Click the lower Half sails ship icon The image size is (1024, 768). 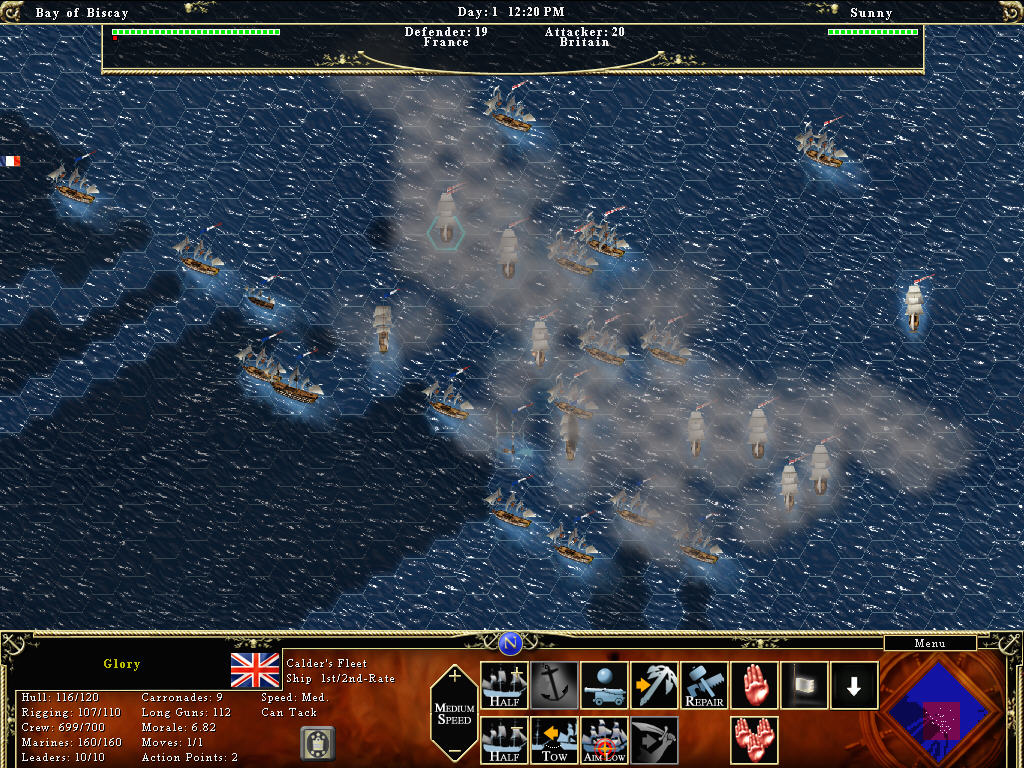click(504, 740)
